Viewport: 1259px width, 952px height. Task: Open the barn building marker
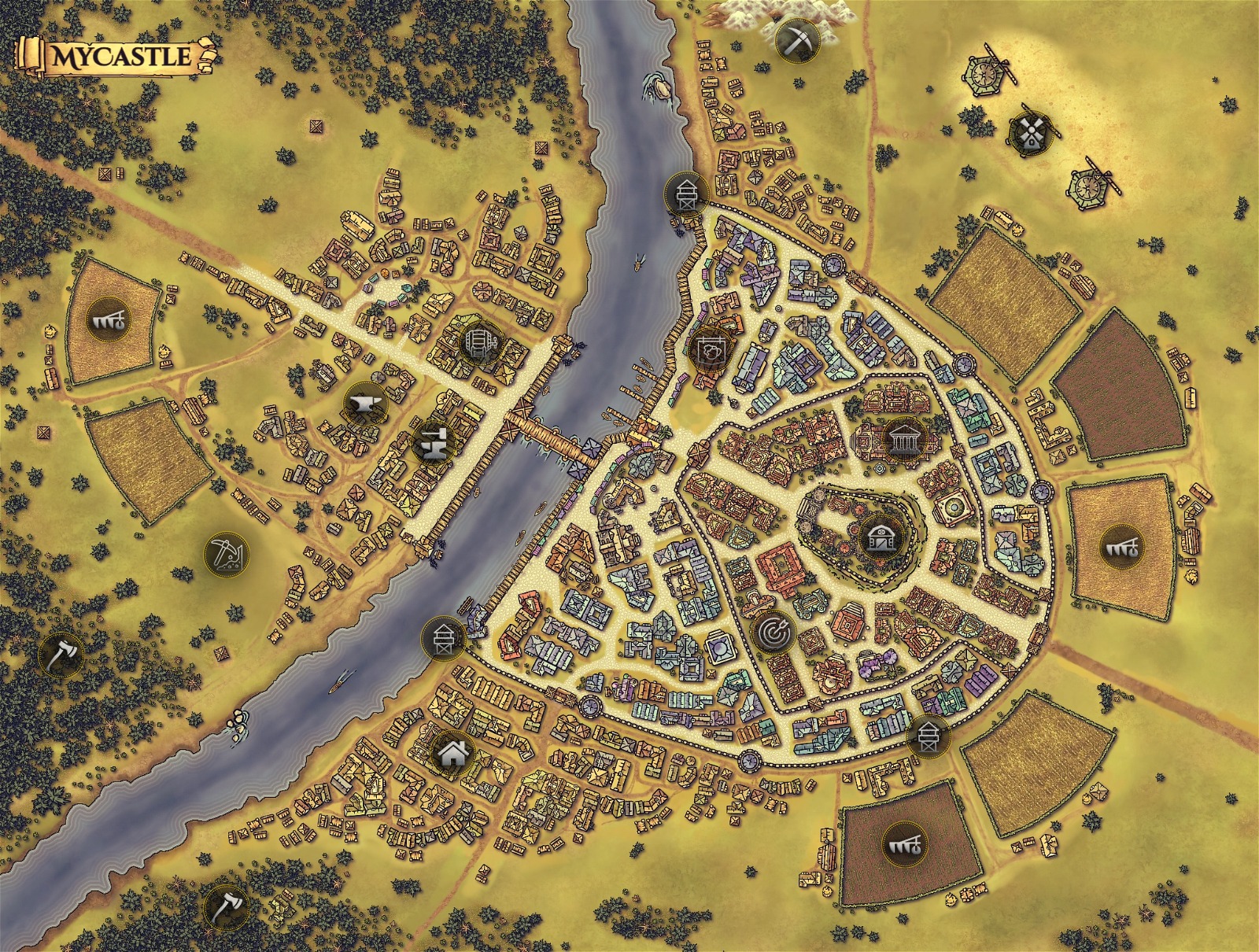click(879, 537)
